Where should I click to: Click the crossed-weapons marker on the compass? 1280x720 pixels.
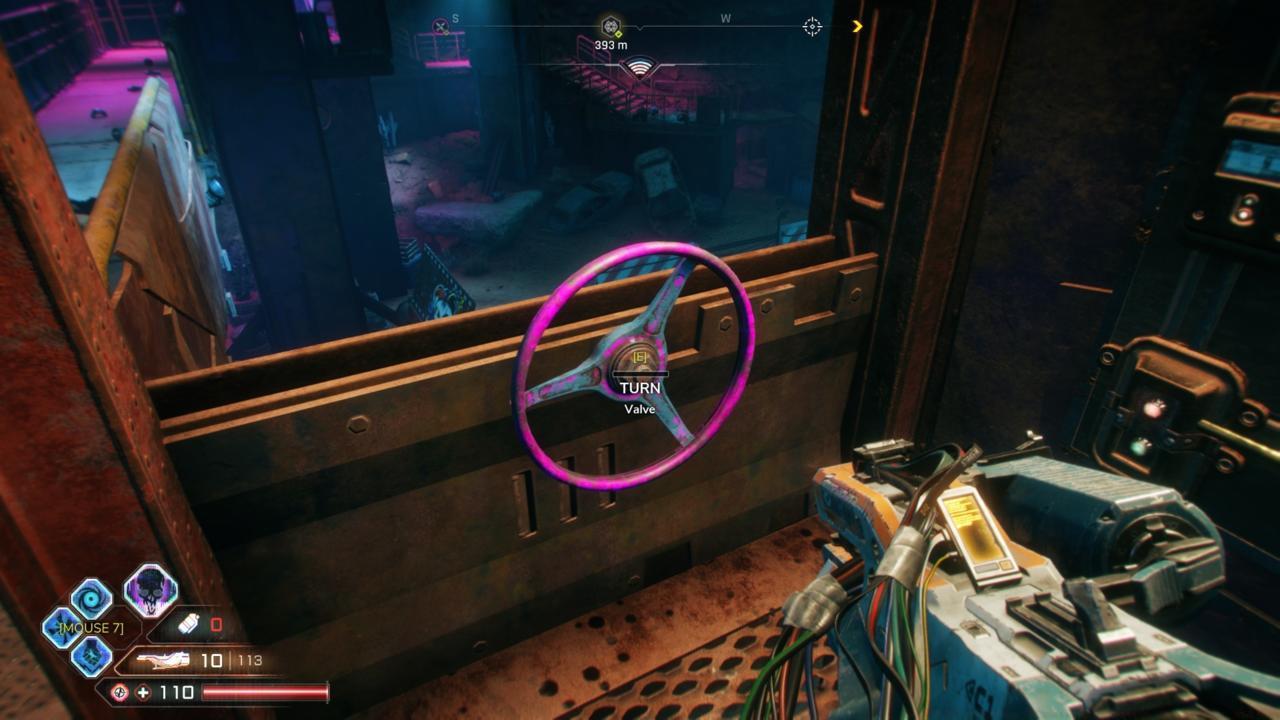[x=440, y=25]
